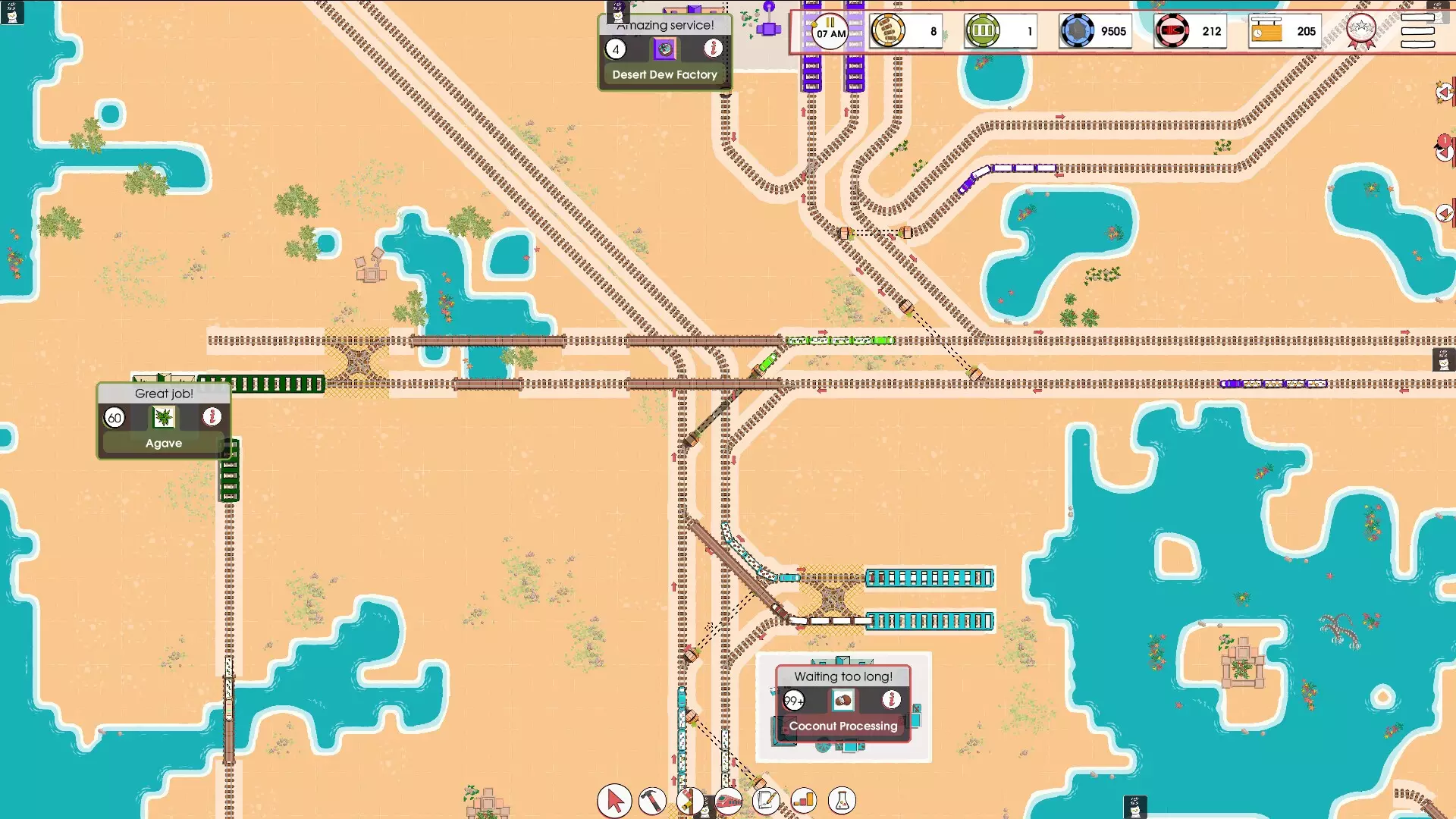1456x819 pixels.
Task: Open the hammer build tool
Action: 653,801
